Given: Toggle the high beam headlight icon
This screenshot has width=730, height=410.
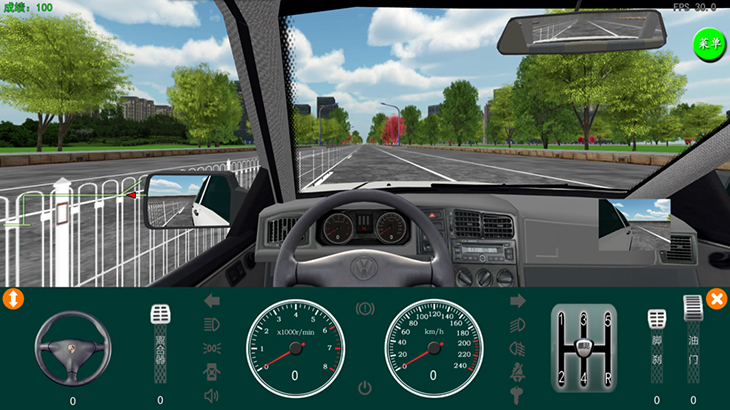Looking at the screenshot, I should click(518, 324).
